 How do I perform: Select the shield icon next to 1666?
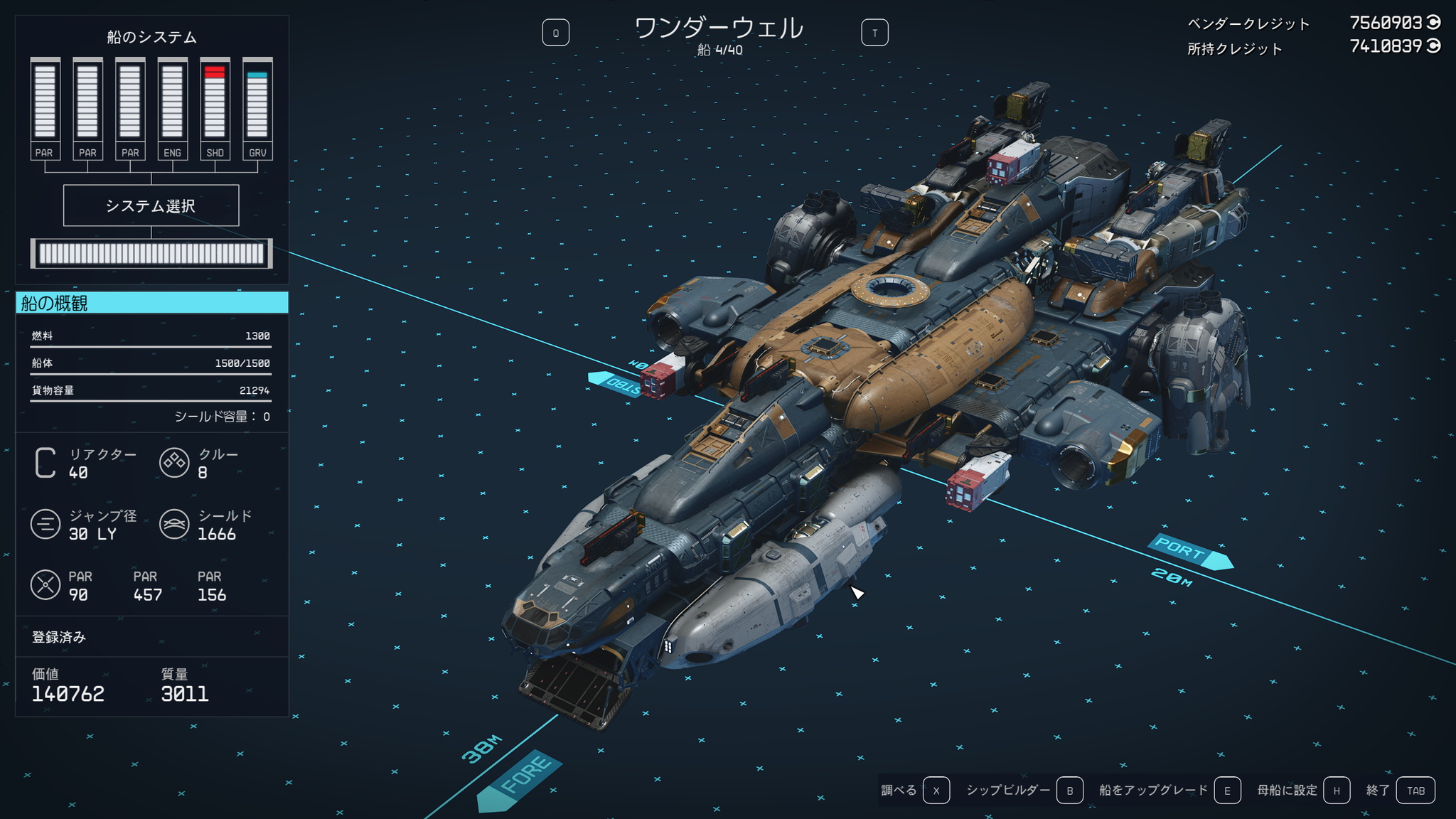pos(174,525)
